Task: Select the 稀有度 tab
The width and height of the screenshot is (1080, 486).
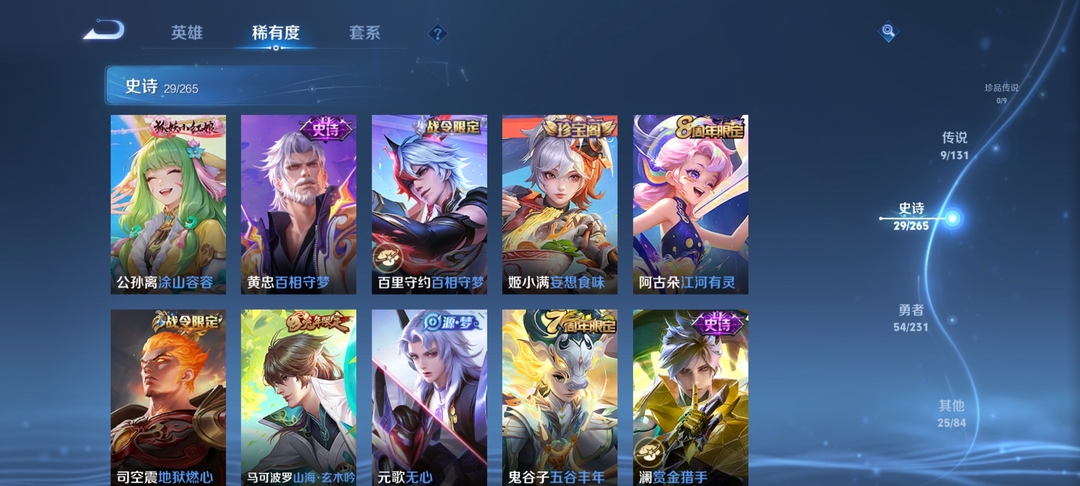Action: coord(276,33)
